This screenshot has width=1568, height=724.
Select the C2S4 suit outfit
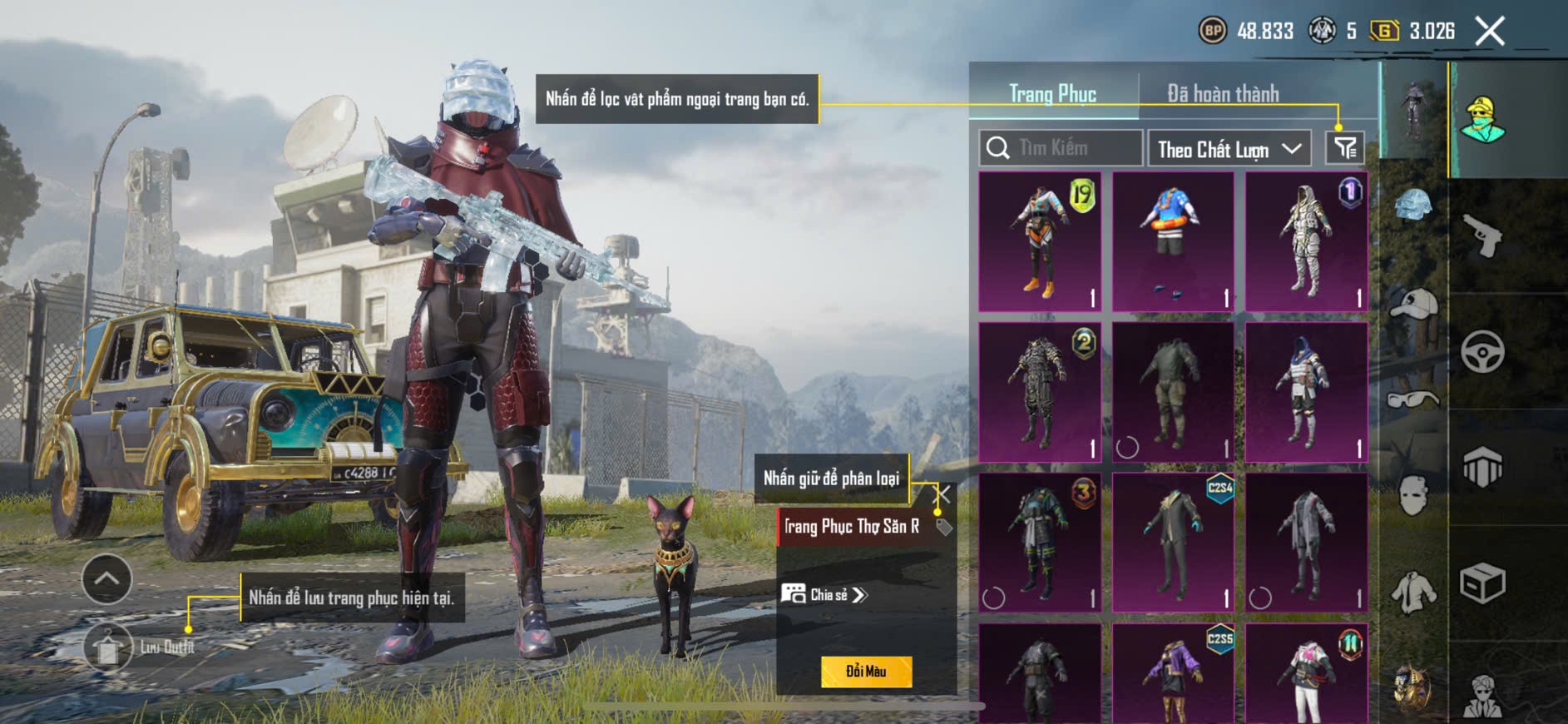[x=1173, y=543]
